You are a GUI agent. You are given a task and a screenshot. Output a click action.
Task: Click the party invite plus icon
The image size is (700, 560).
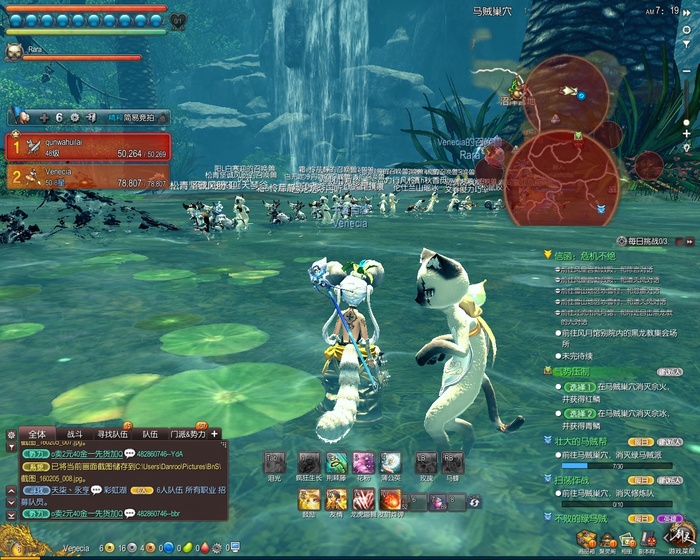click(x=44, y=117)
